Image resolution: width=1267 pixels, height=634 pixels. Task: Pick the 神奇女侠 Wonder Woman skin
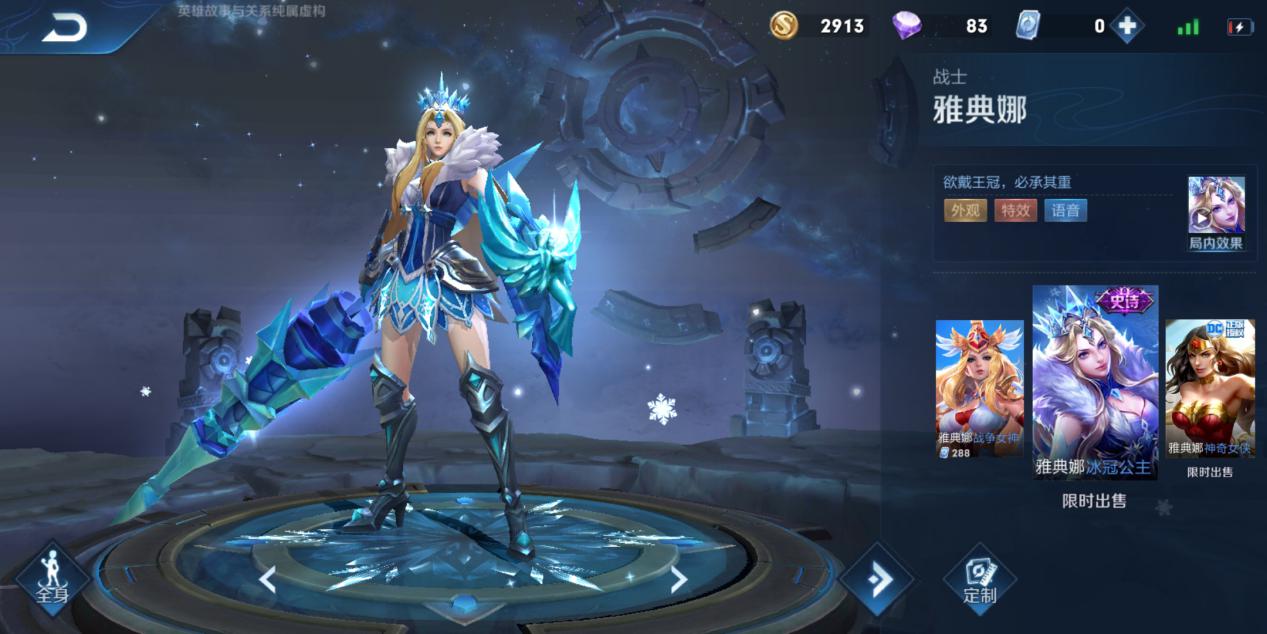1210,389
